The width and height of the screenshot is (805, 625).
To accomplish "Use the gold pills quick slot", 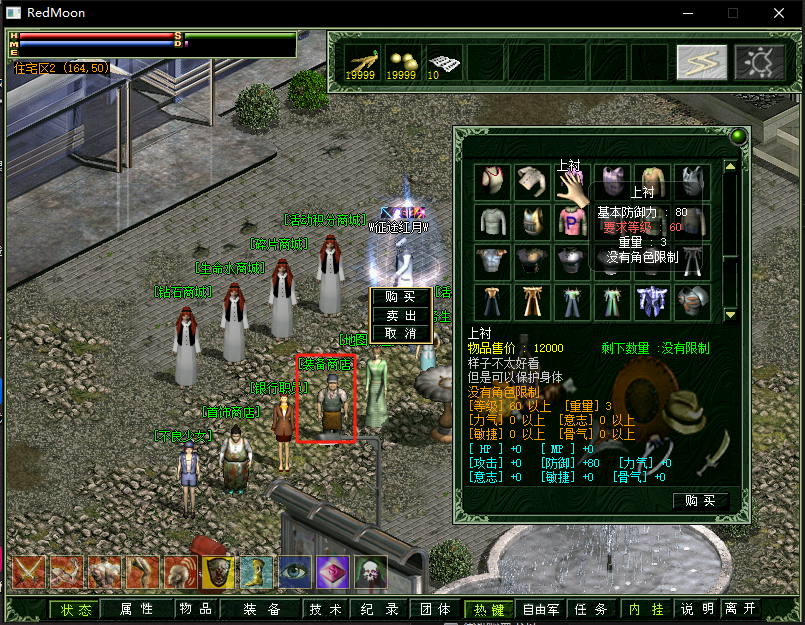I will click(402, 62).
